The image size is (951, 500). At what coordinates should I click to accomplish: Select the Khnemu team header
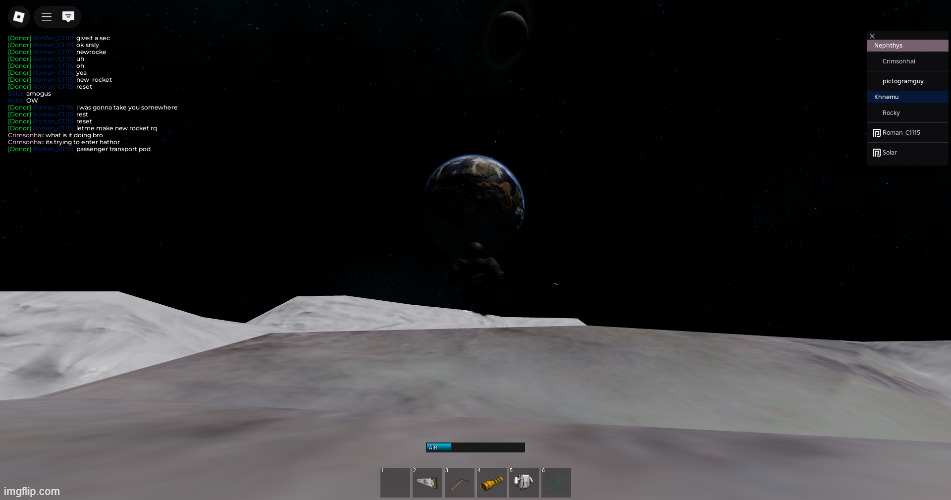tap(906, 97)
